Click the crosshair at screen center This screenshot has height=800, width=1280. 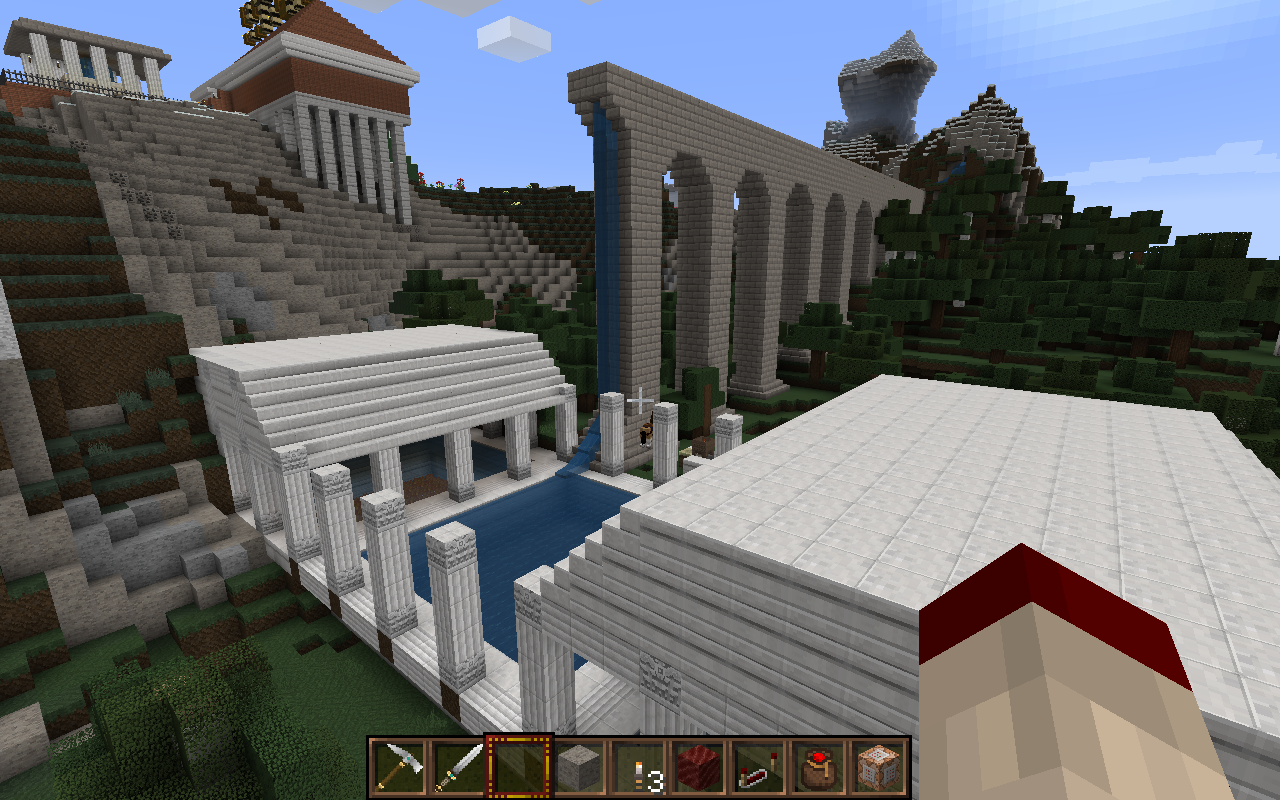point(640,400)
